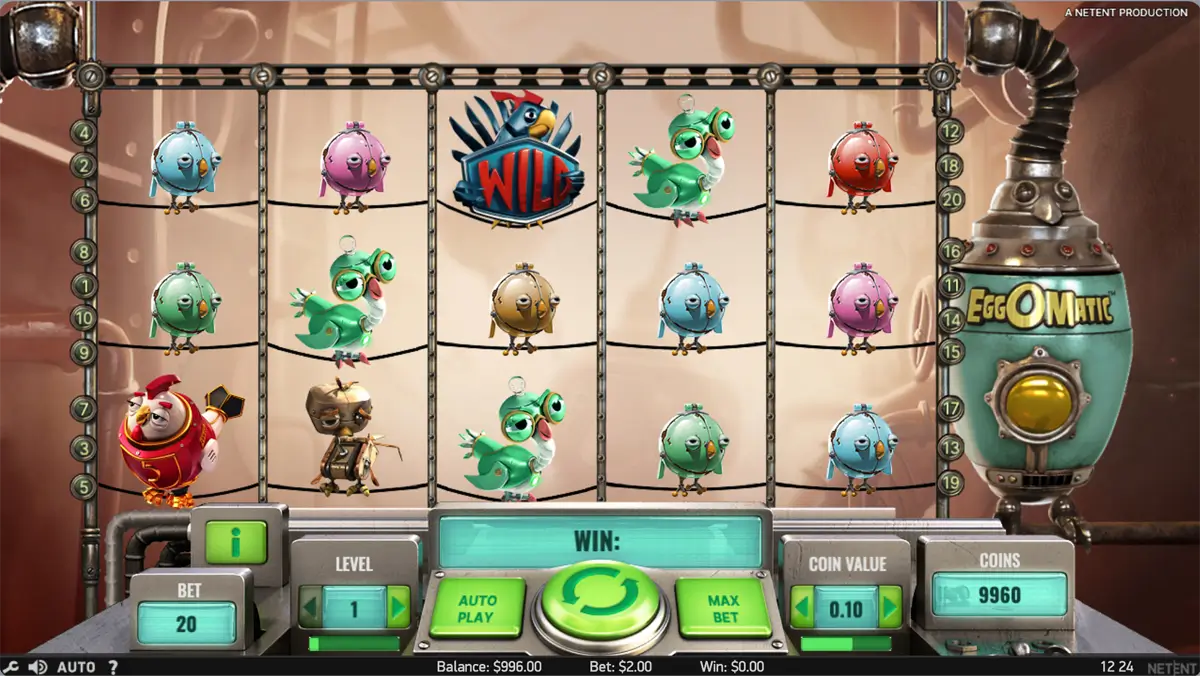Open the Auto Play options

[477, 608]
